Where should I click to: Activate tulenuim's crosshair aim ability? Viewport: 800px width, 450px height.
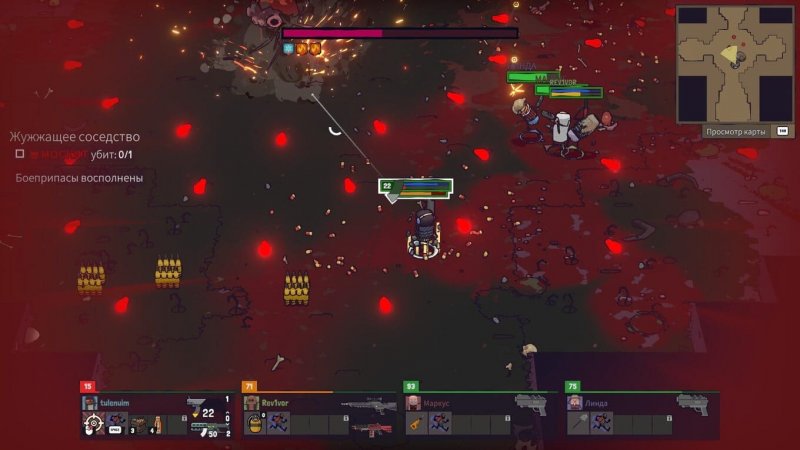pos(92,424)
